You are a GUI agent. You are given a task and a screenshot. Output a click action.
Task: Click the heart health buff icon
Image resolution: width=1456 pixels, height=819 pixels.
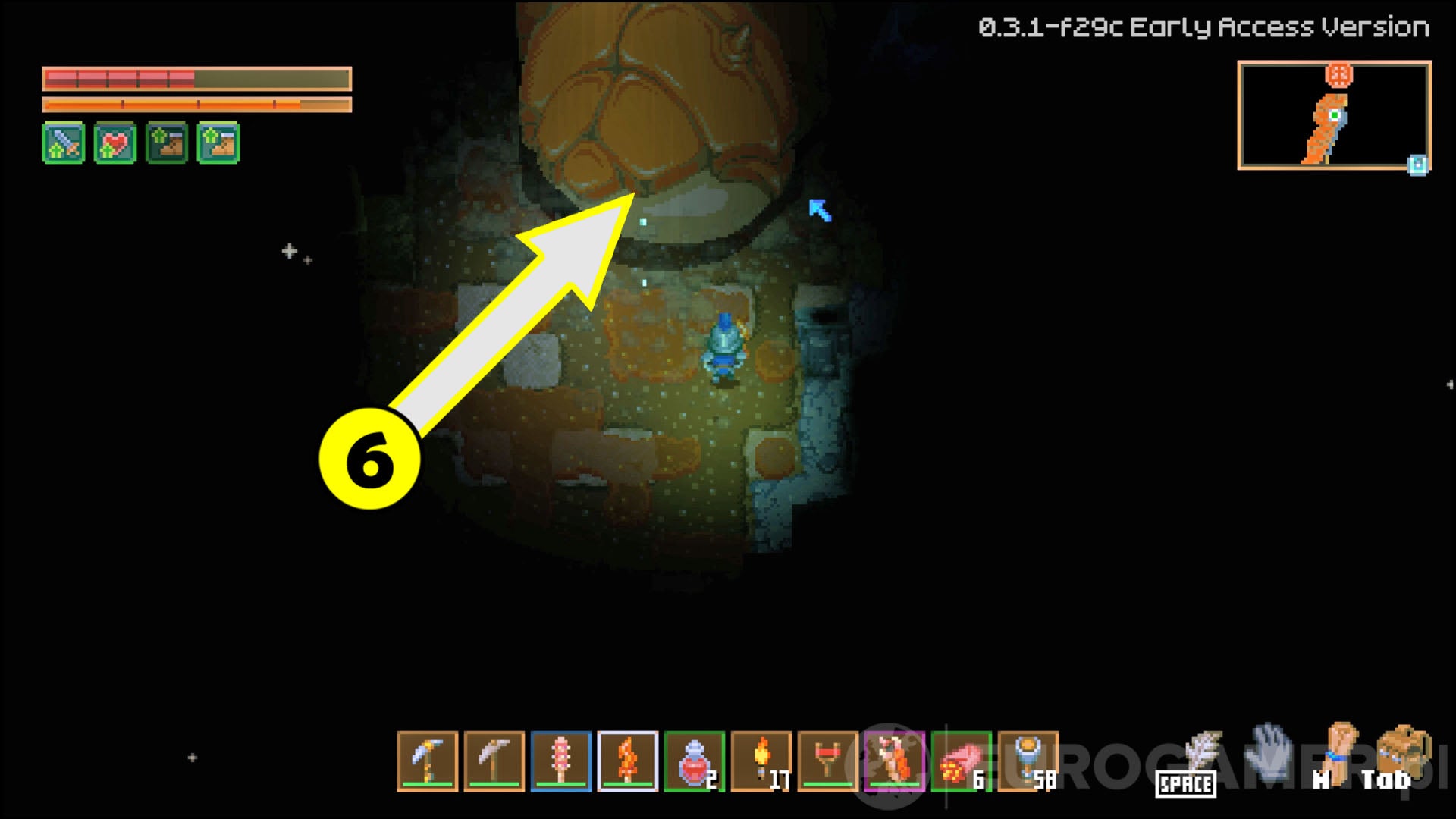(115, 142)
